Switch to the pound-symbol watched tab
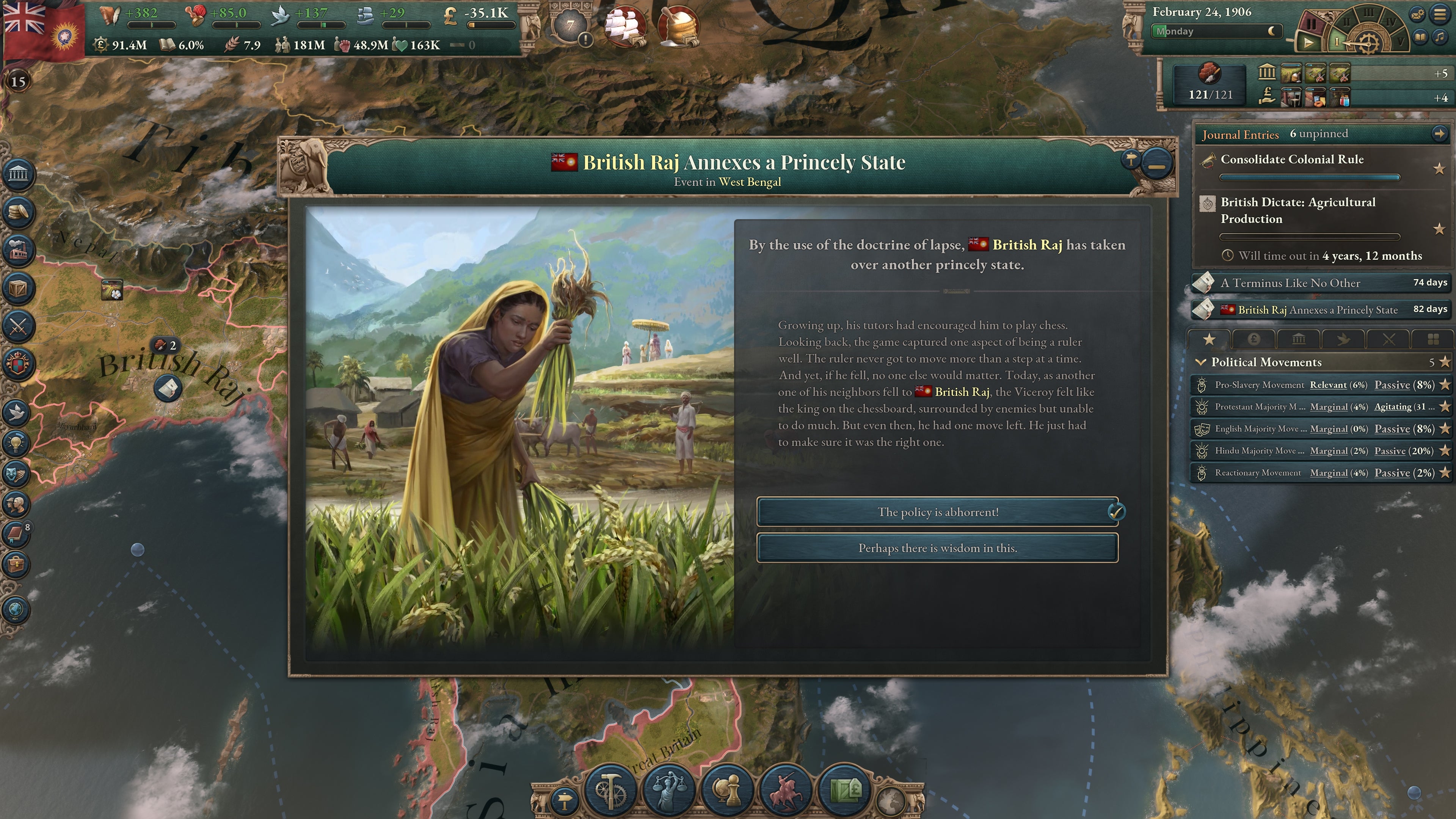1456x819 pixels. point(1254,339)
